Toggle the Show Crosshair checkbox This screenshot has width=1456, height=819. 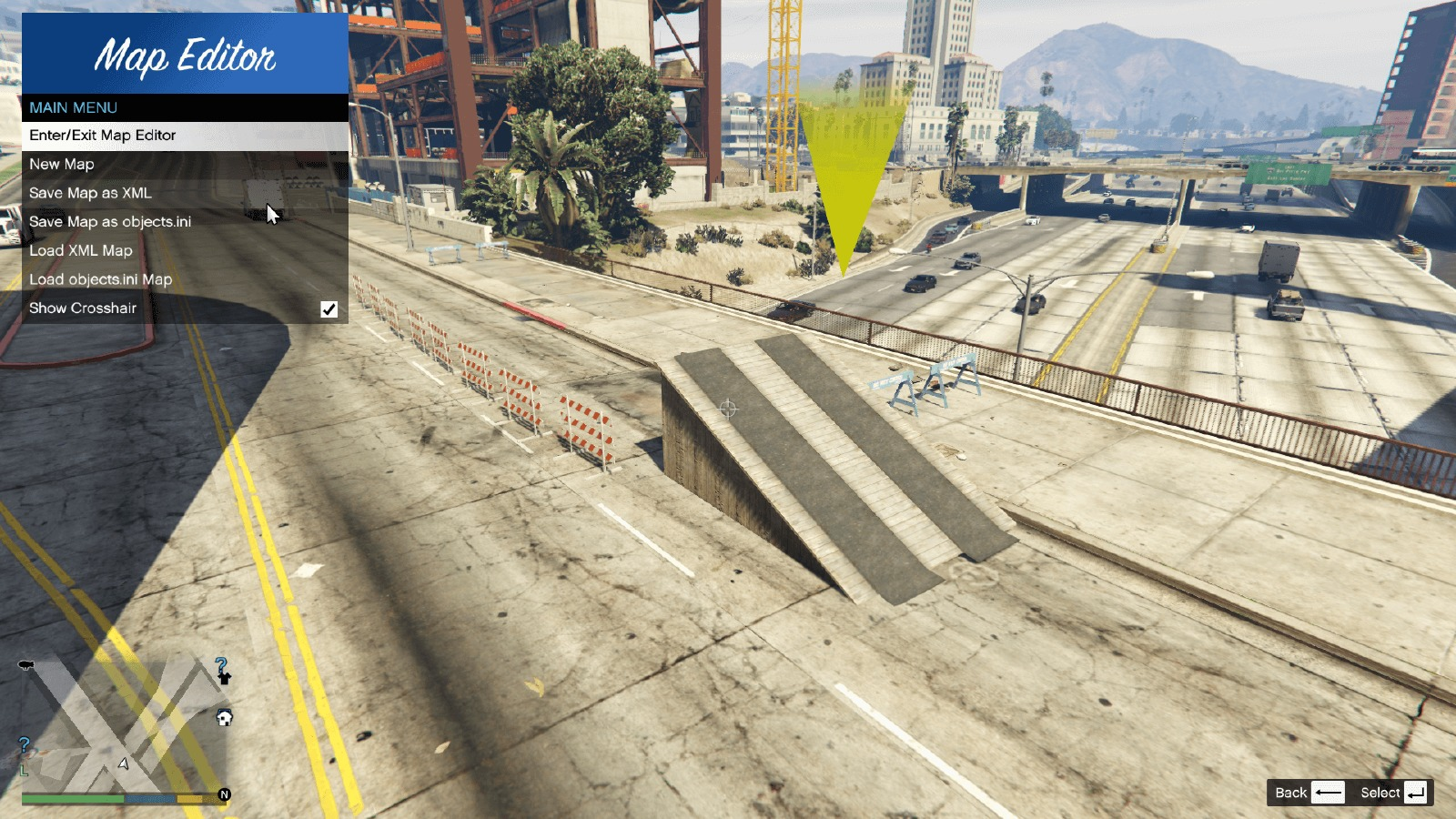pos(329,309)
